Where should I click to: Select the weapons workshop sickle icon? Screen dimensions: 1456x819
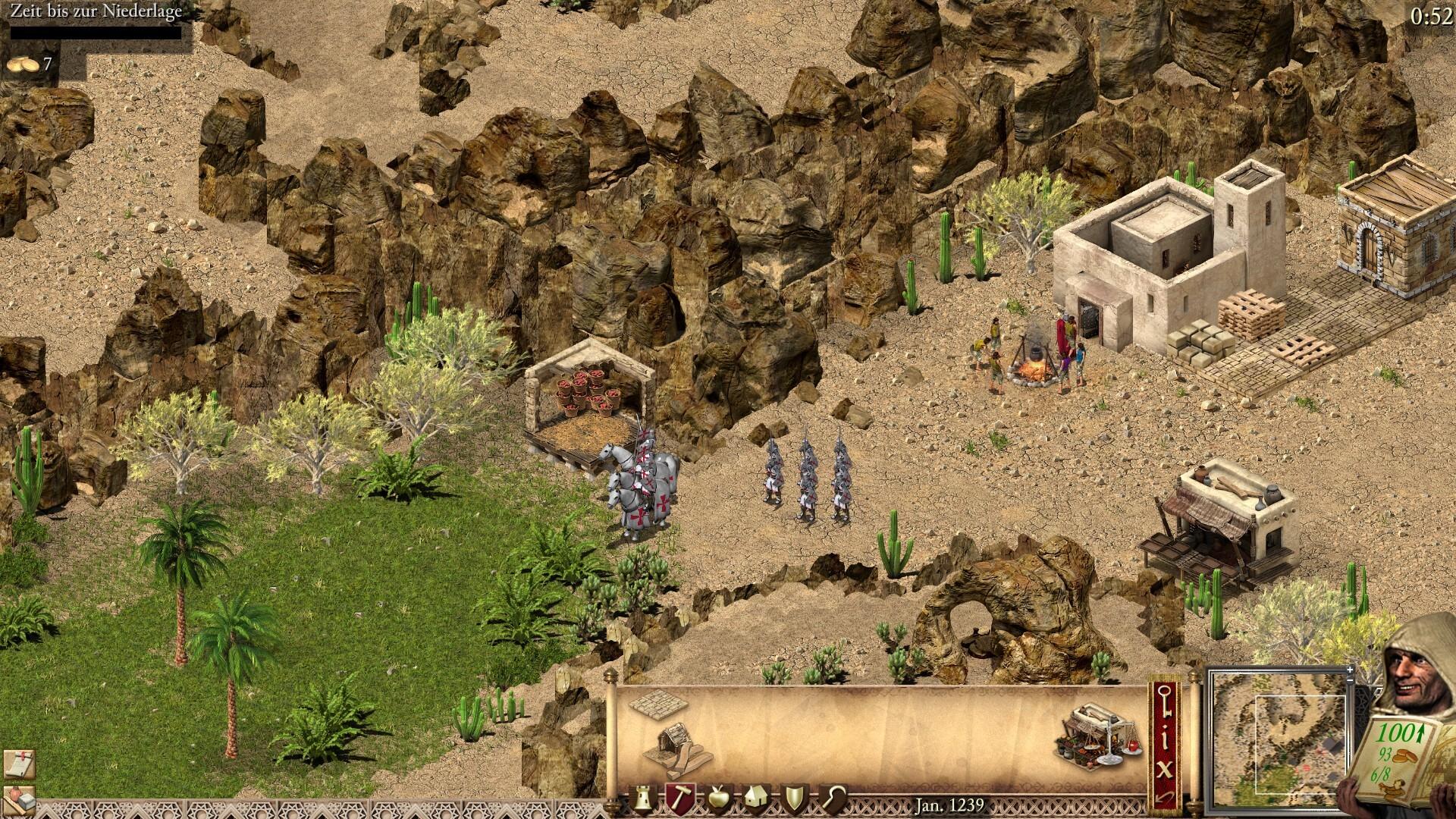[834, 795]
